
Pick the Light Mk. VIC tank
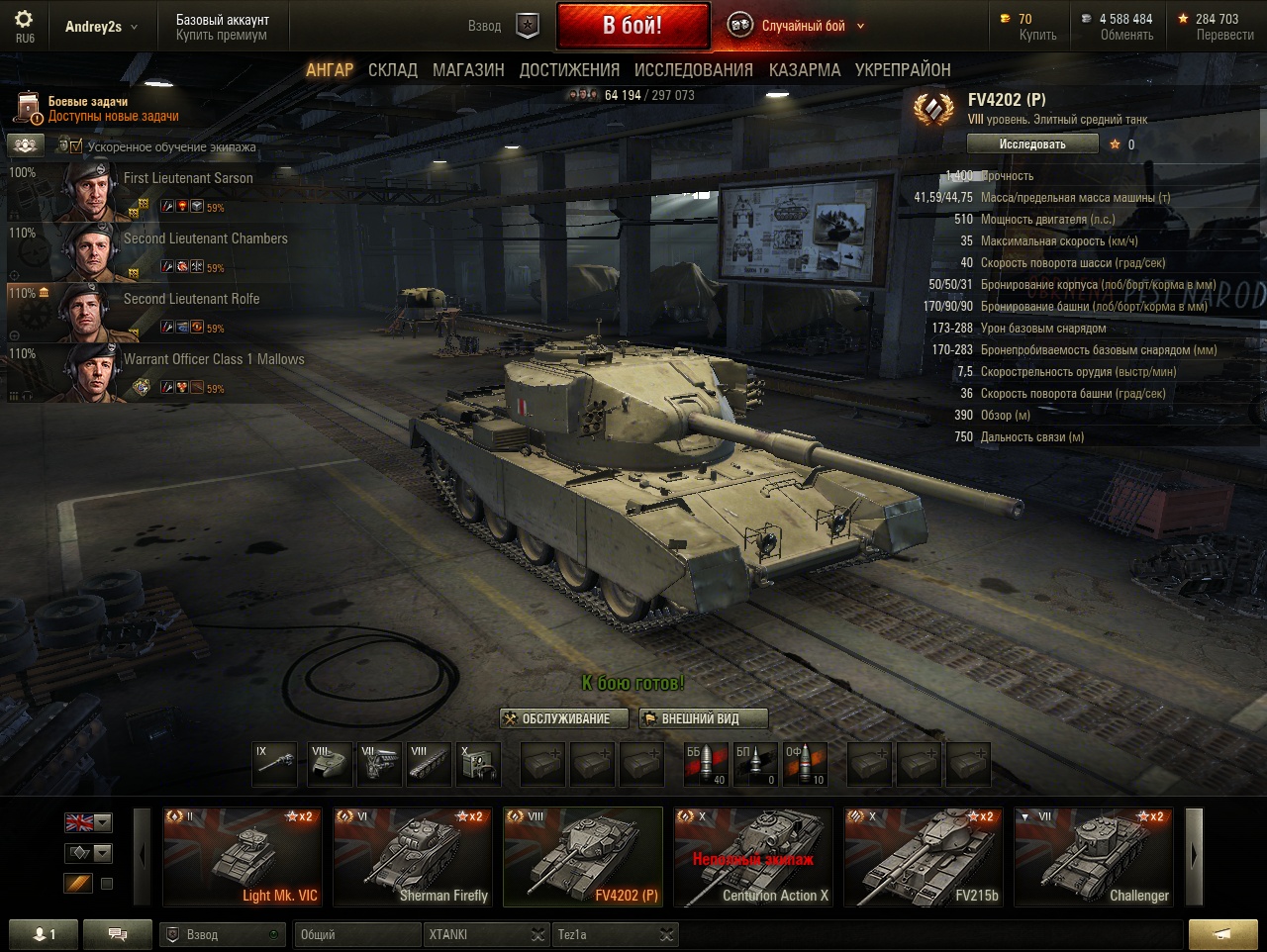coord(242,857)
